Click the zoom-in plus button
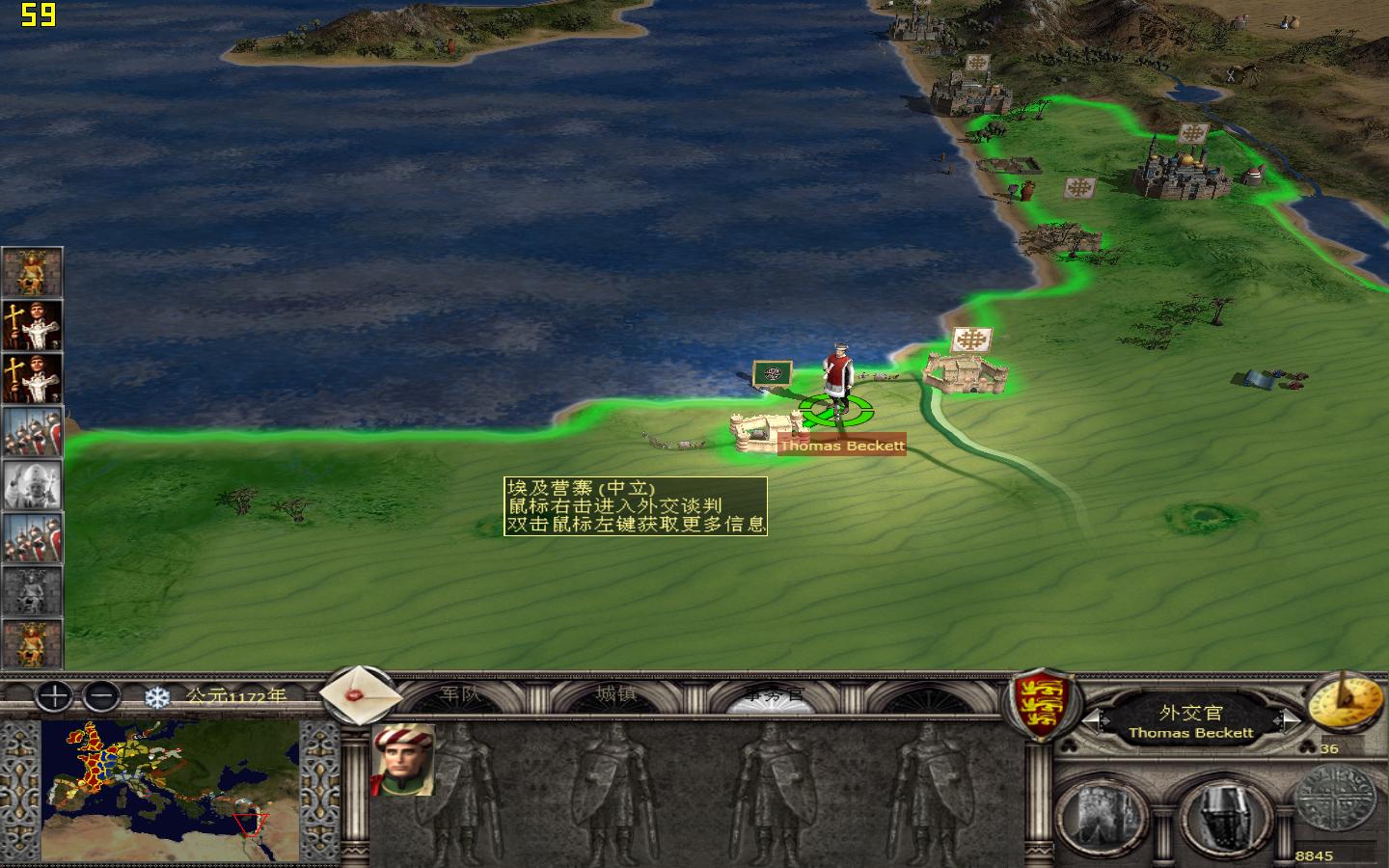The image size is (1389, 868). [x=53, y=696]
